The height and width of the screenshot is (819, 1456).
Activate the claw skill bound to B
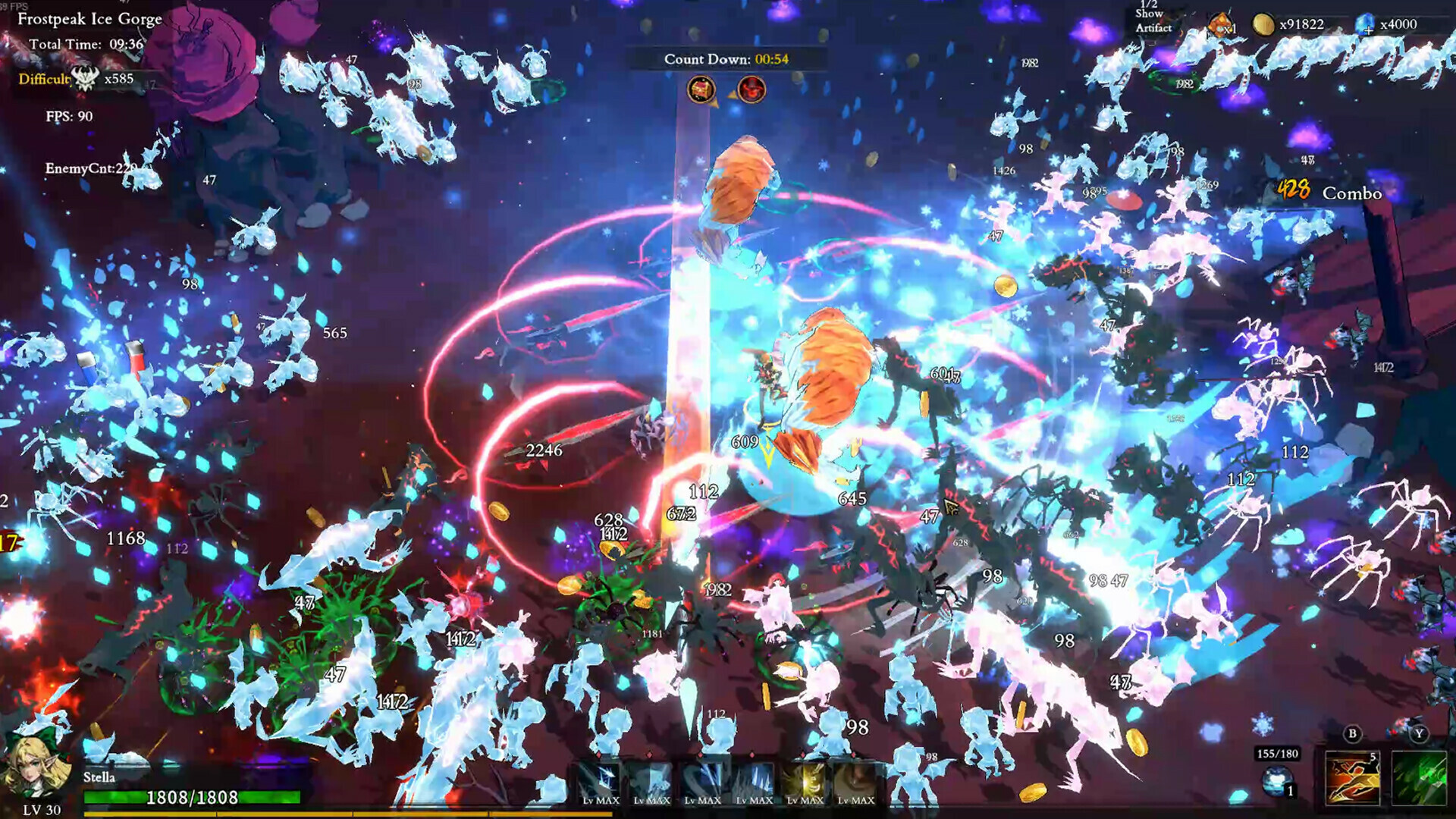pyautogui.click(x=1352, y=780)
